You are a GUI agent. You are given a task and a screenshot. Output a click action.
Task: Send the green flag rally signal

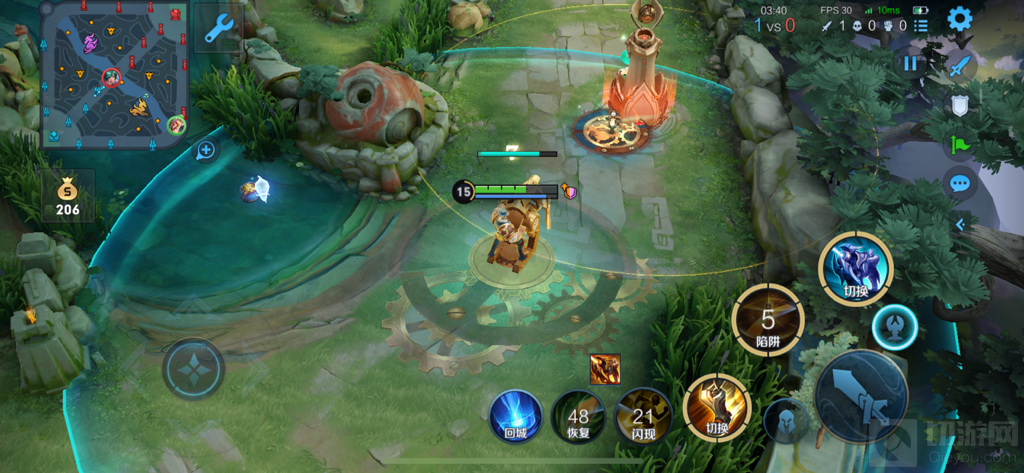(x=960, y=144)
